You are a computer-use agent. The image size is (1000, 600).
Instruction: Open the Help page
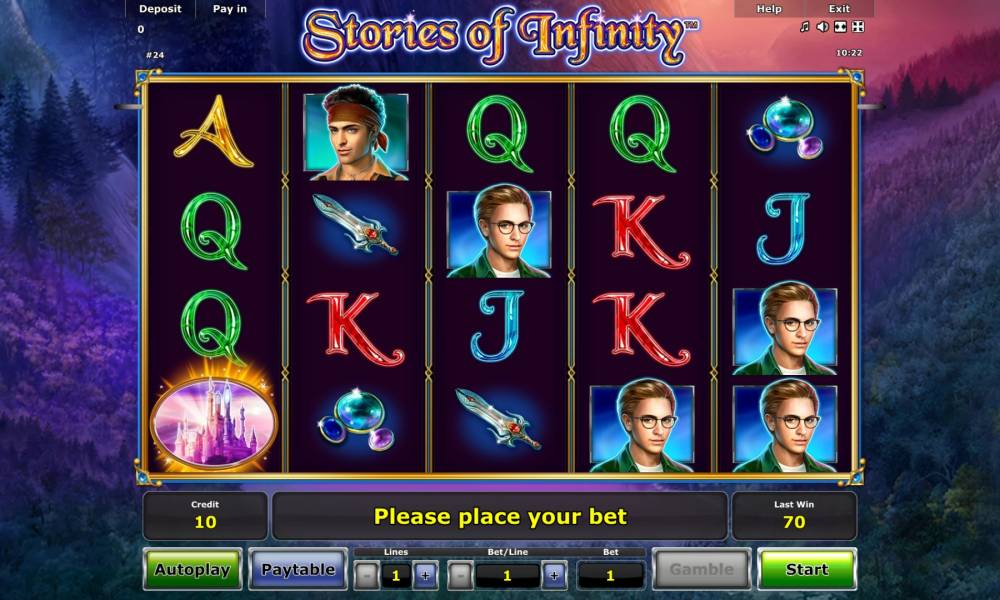(x=769, y=9)
